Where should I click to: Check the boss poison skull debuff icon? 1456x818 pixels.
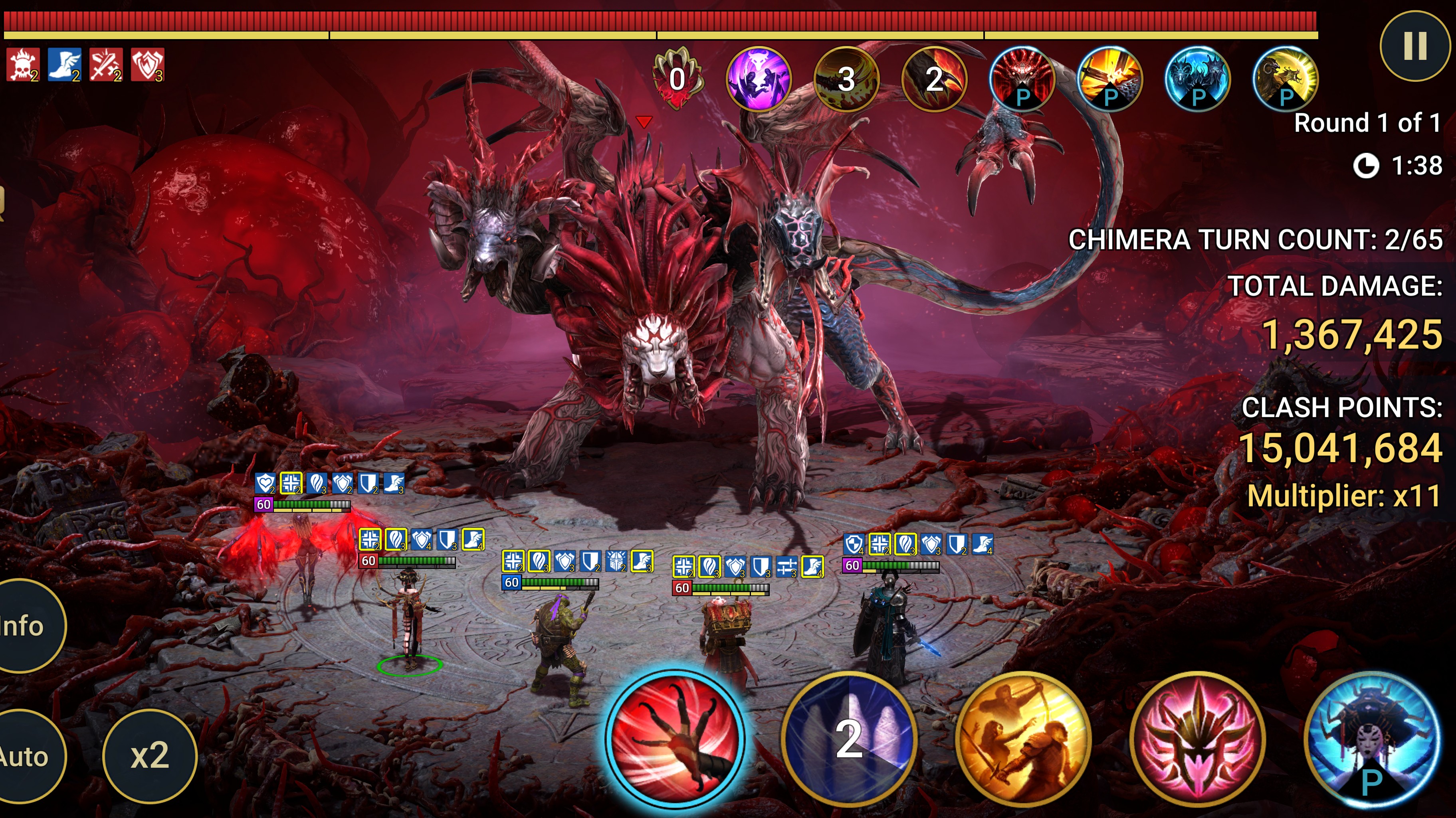pyautogui.click(x=23, y=65)
